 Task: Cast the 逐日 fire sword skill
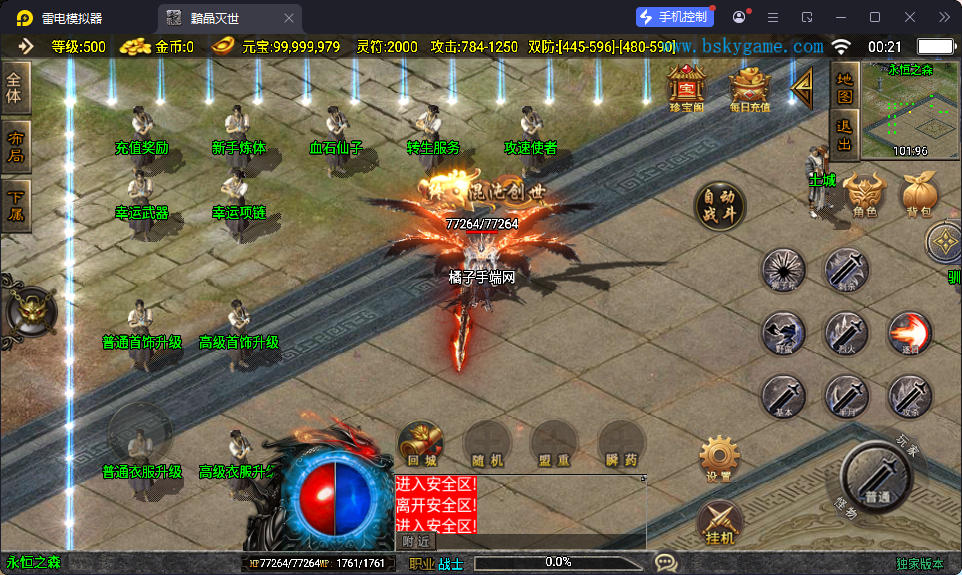pyautogui.click(x=909, y=333)
